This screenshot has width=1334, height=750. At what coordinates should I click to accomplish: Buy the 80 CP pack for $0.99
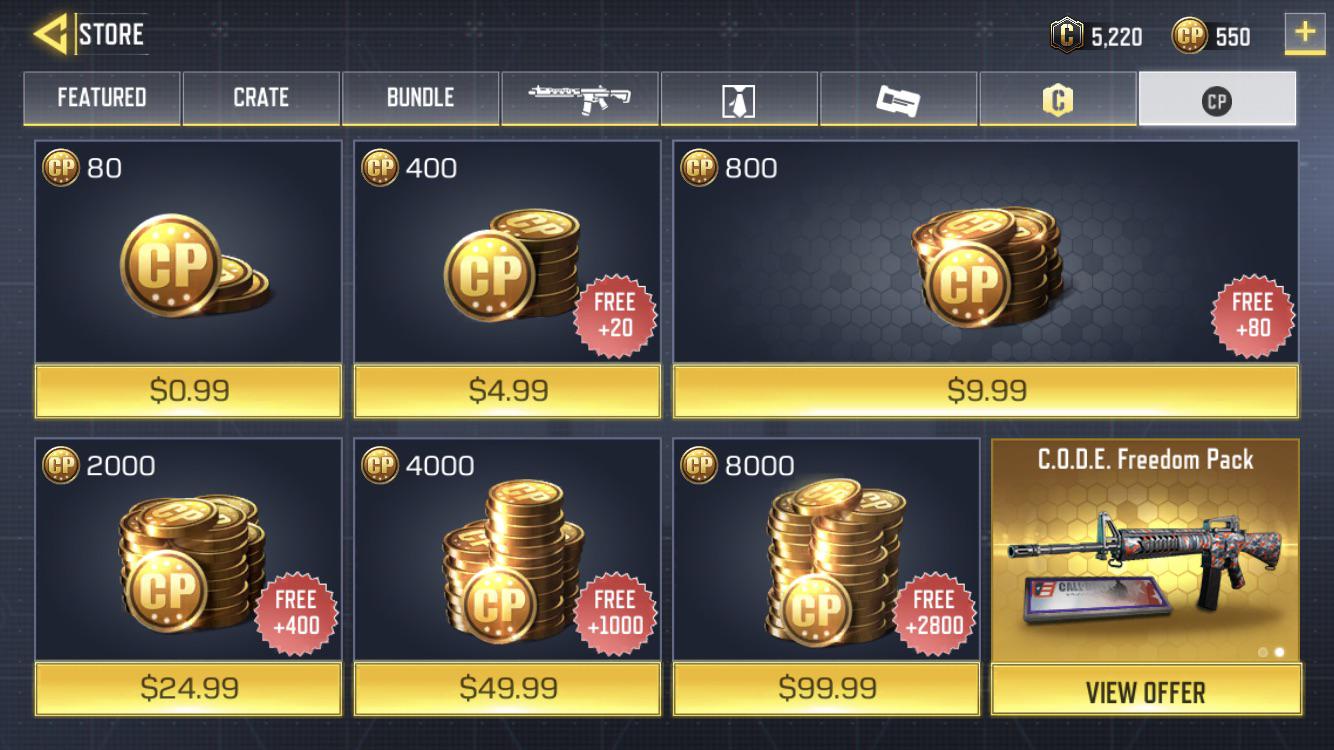187,392
